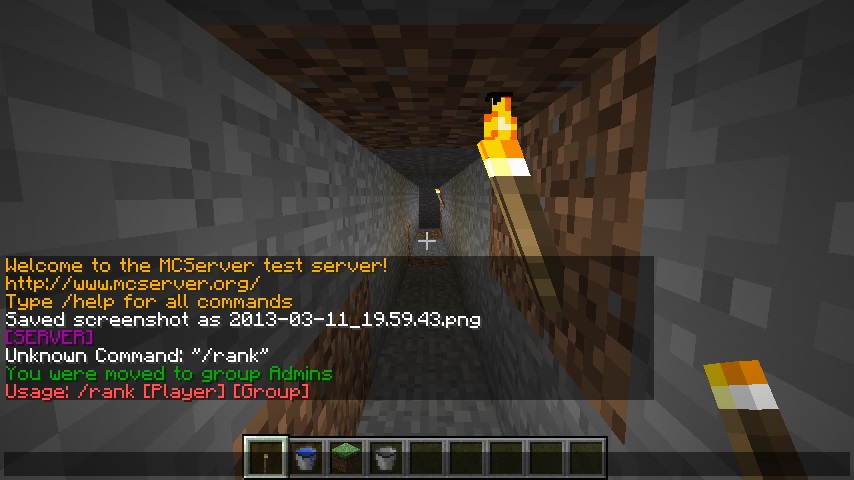Screen dimensions: 854x480
Task: Select the torch hotbar slot
Action: coord(266,458)
